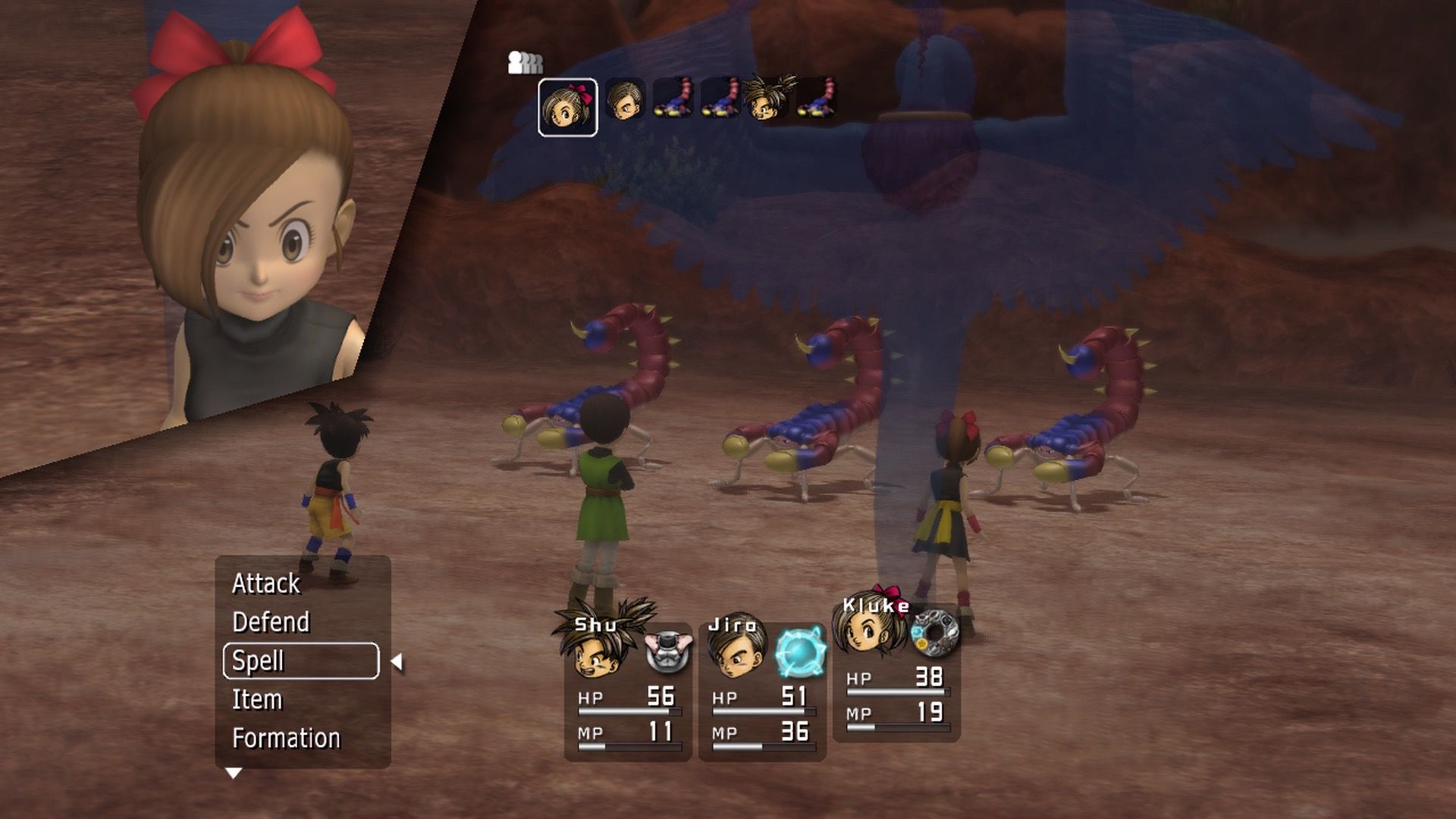Image resolution: width=1456 pixels, height=819 pixels.
Task: Select Shu's party status panel
Action: [628, 690]
